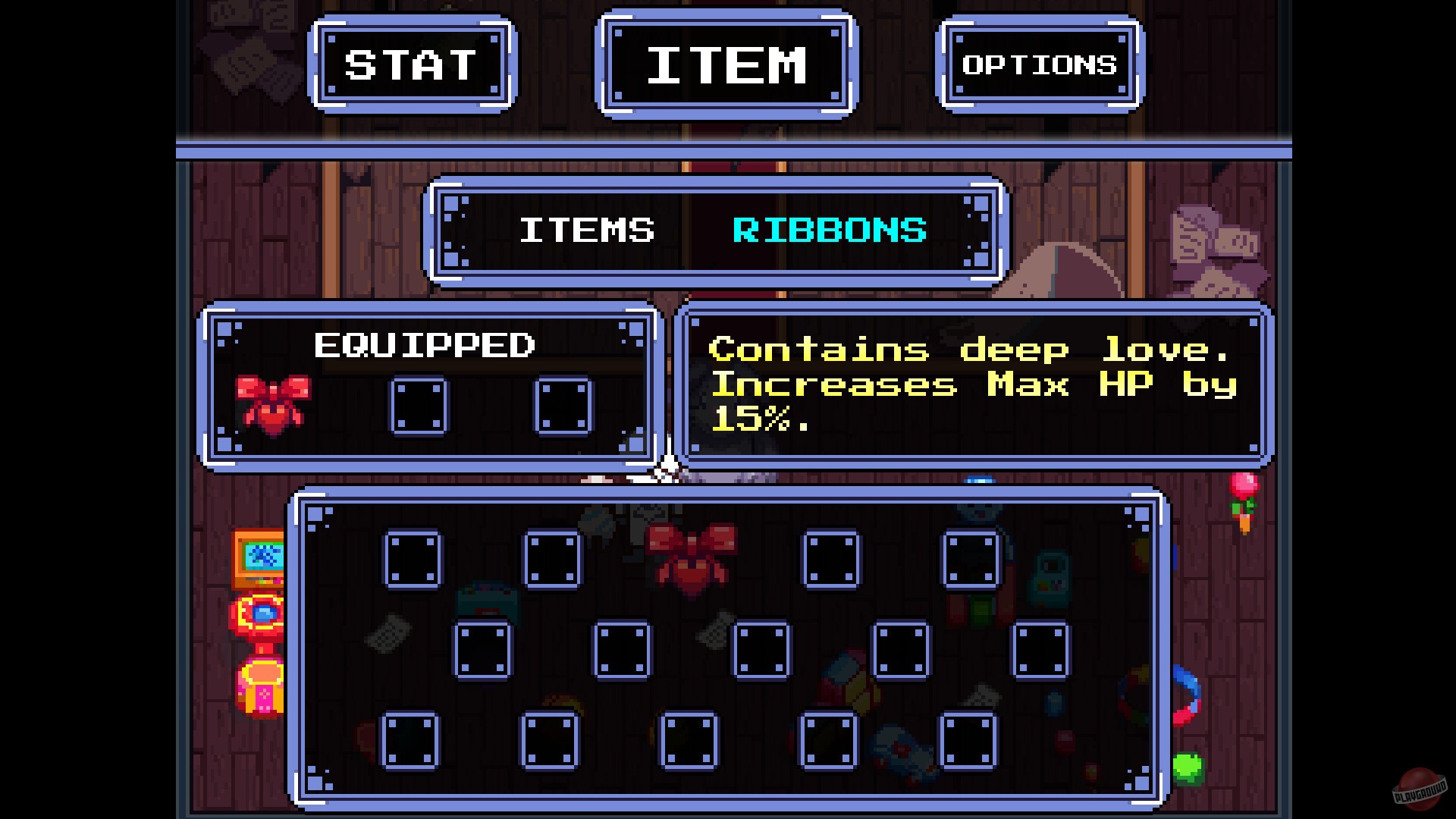Open the OPTIONS menu
Screen dimensions: 1456x819
pos(1039,64)
